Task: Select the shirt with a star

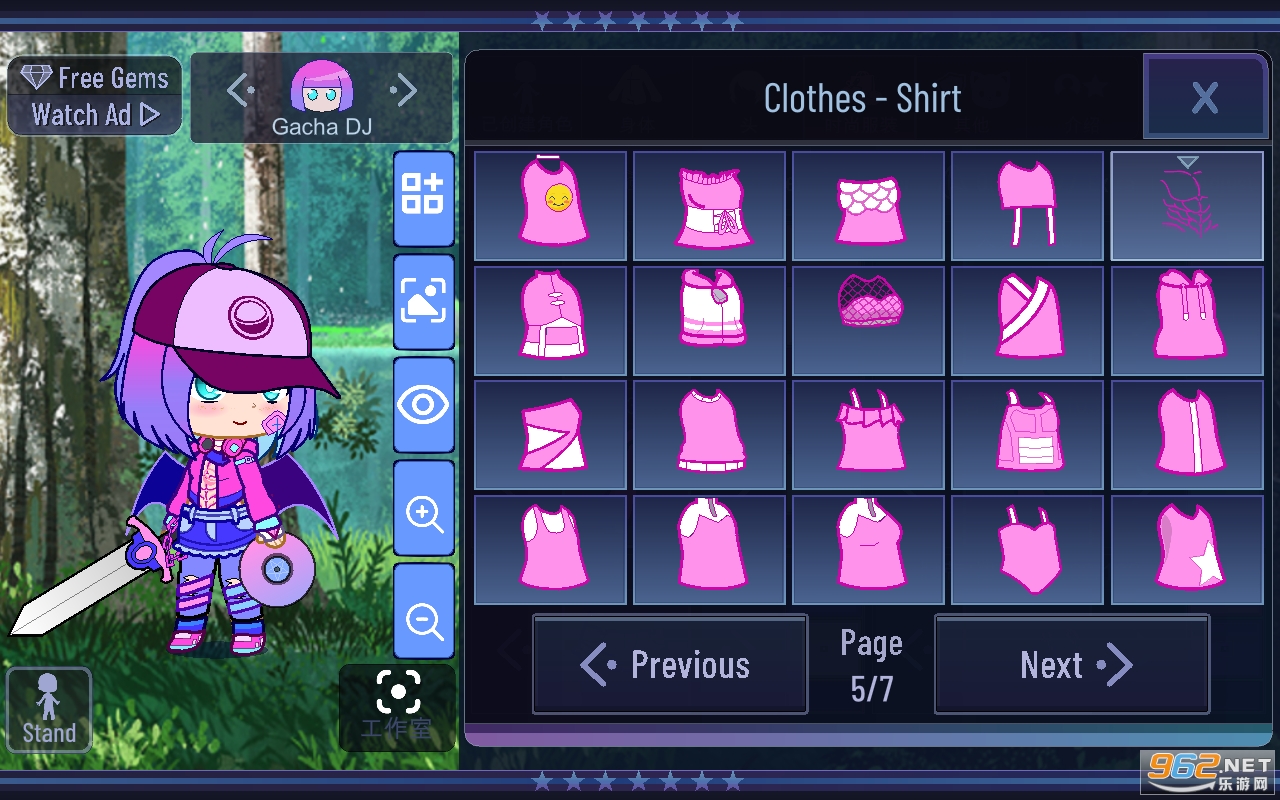Action: [1187, 550]
